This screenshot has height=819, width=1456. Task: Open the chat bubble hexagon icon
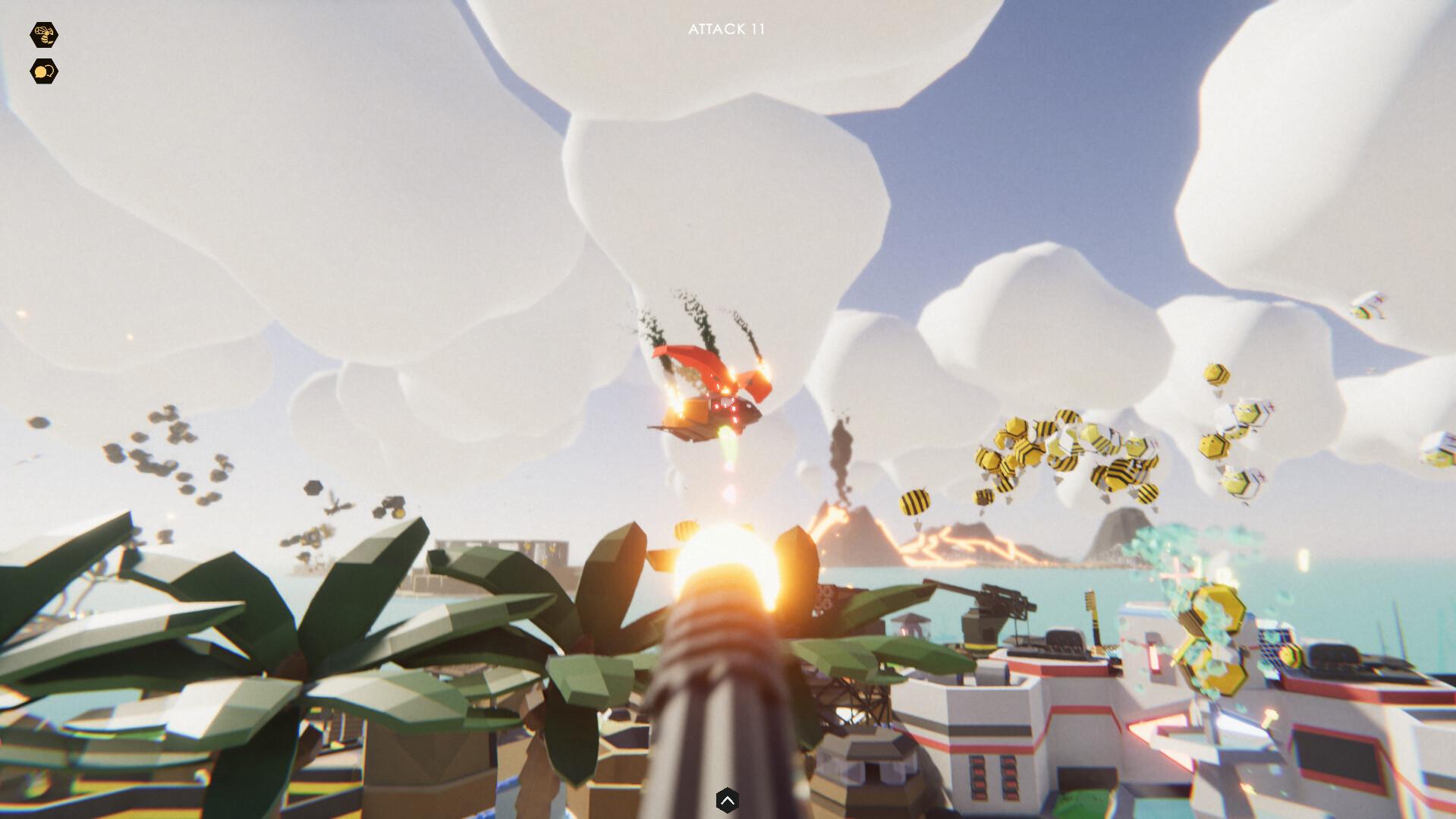click(x=43, y=71)
